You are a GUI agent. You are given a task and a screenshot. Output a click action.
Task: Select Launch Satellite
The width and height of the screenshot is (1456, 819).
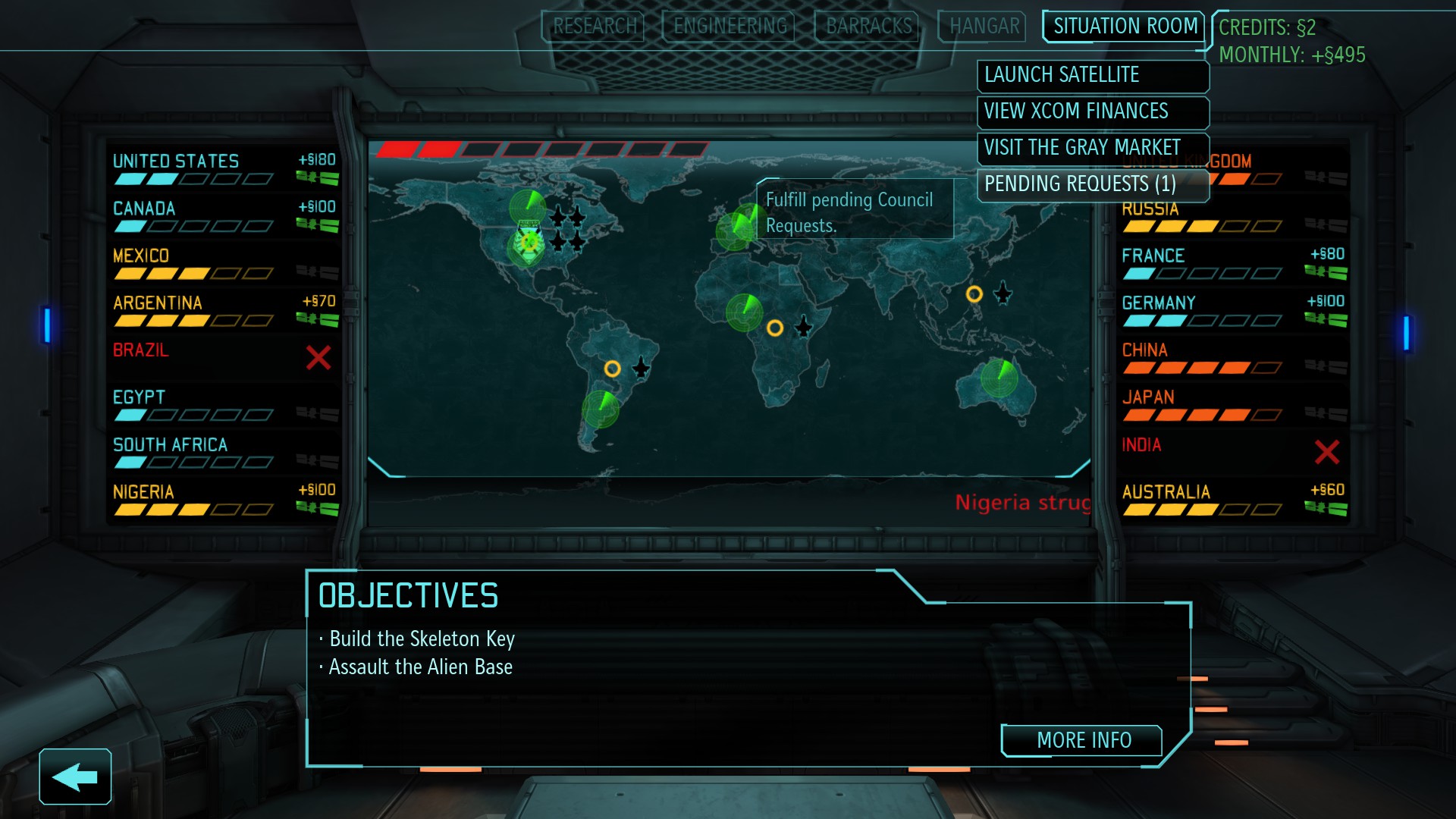tap(1092, 76)
